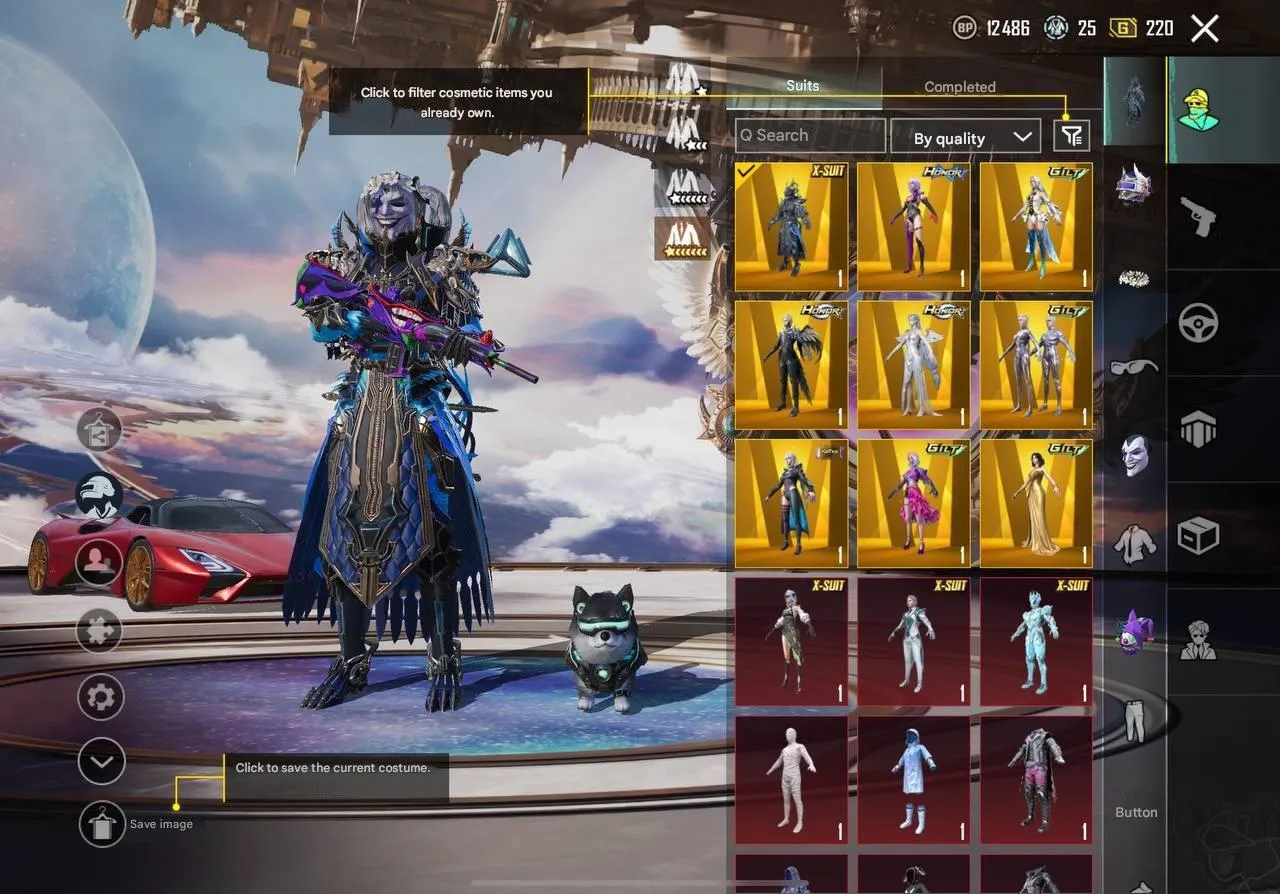Open the puzzle piece feature icon
Viewport: 1280px width, 894px height.
(x=99, y=631)
